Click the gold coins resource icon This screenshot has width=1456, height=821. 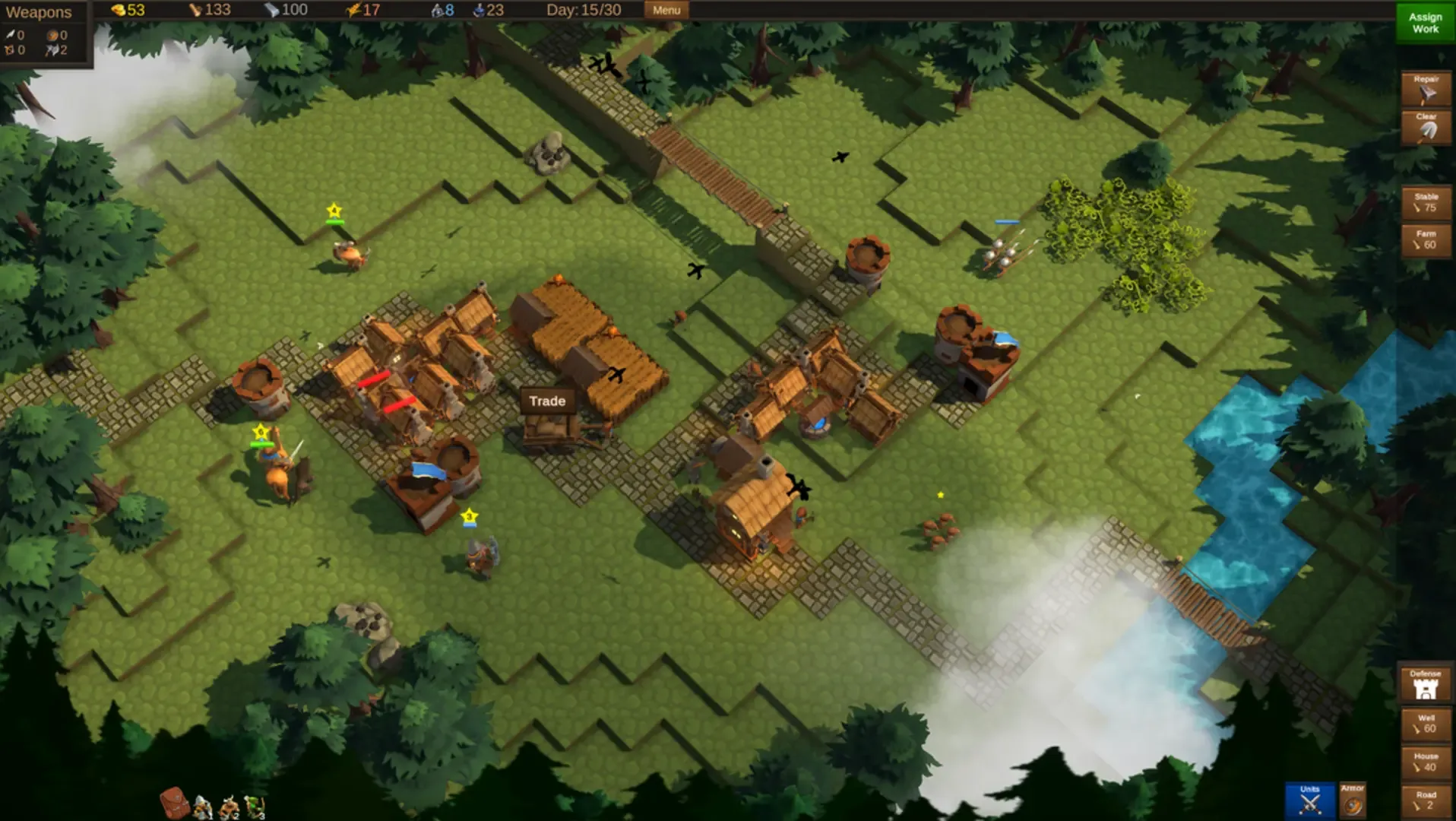(119, 10)
